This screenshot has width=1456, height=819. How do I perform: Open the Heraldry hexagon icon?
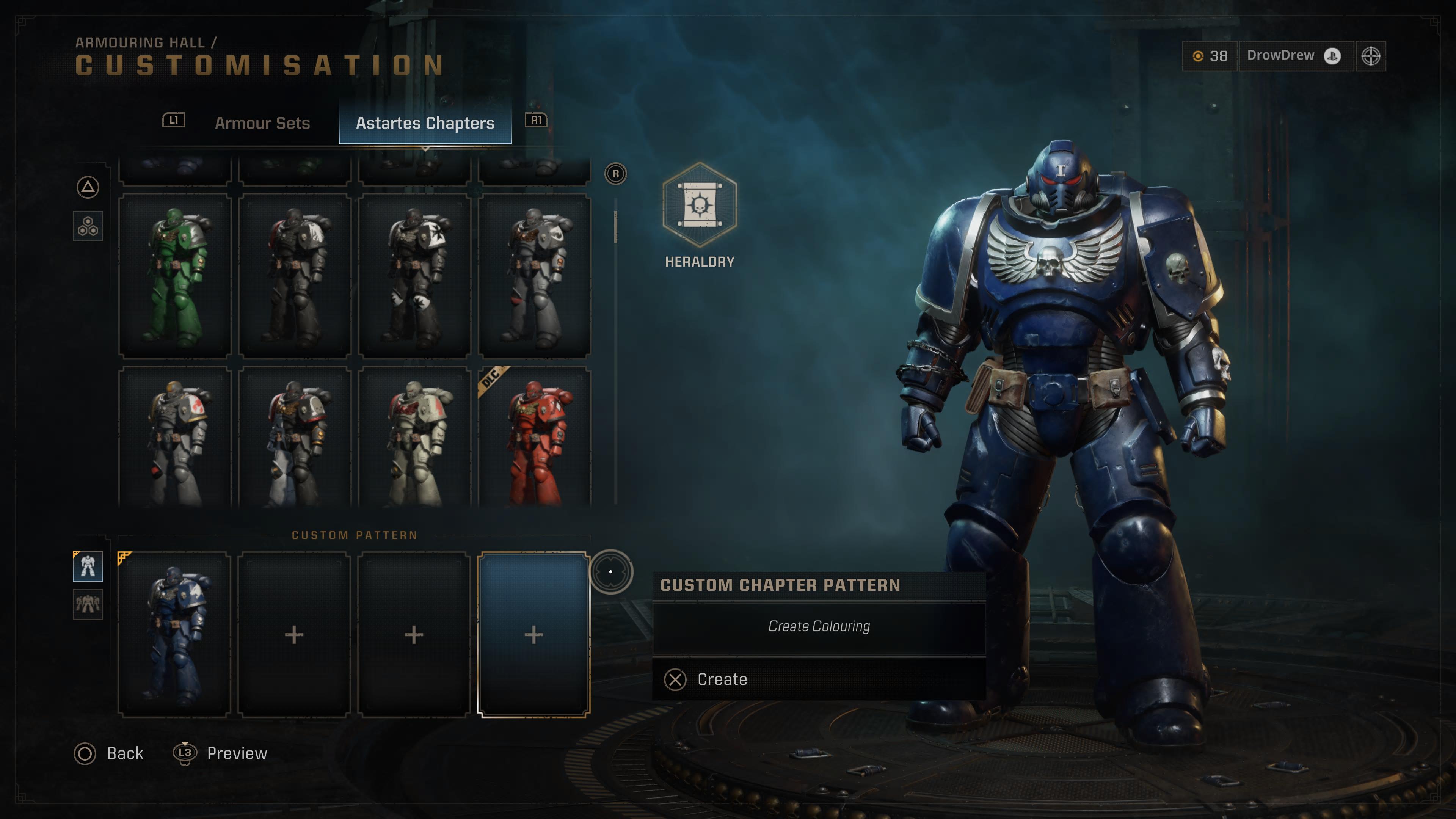click(x=700, y=205)
